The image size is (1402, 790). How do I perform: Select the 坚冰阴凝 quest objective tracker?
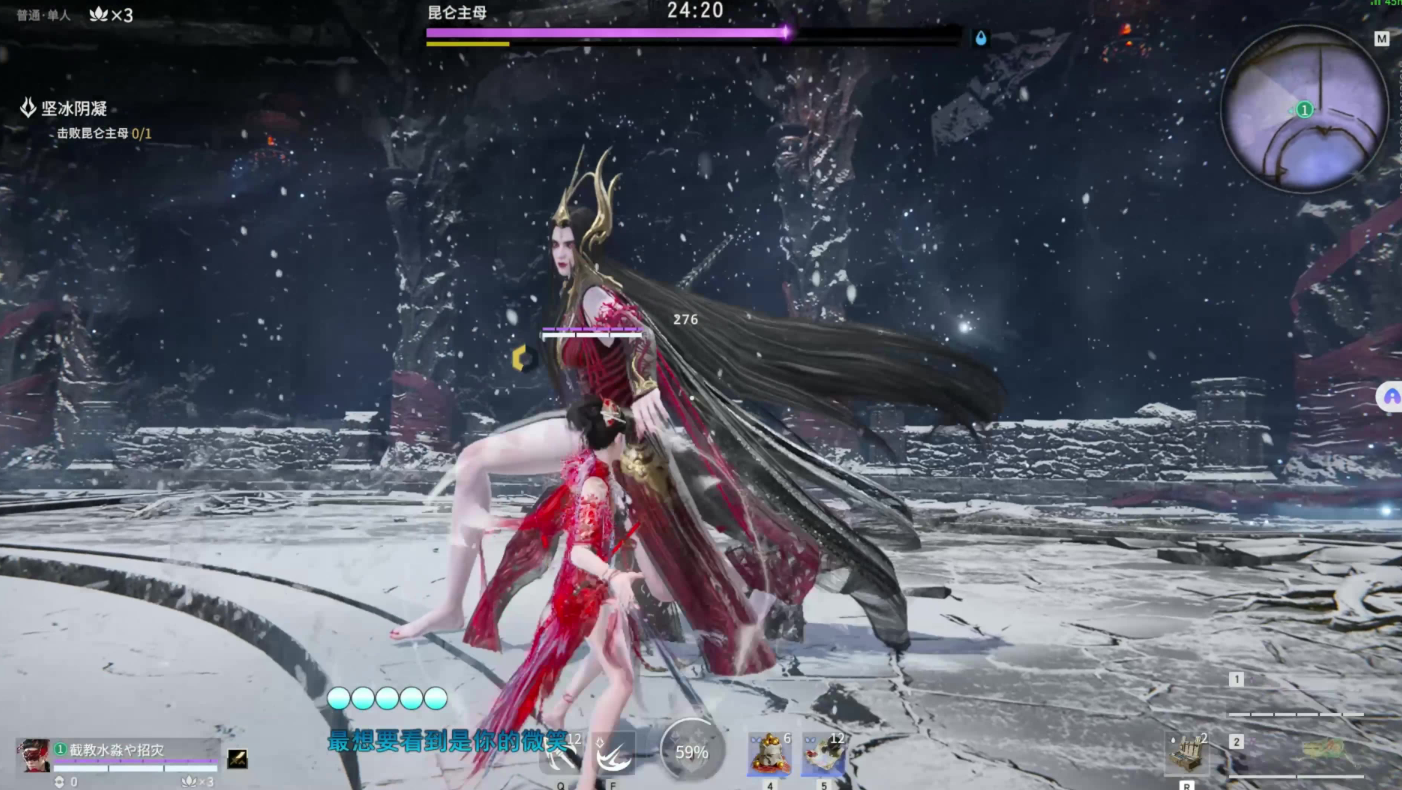point(73,108)
